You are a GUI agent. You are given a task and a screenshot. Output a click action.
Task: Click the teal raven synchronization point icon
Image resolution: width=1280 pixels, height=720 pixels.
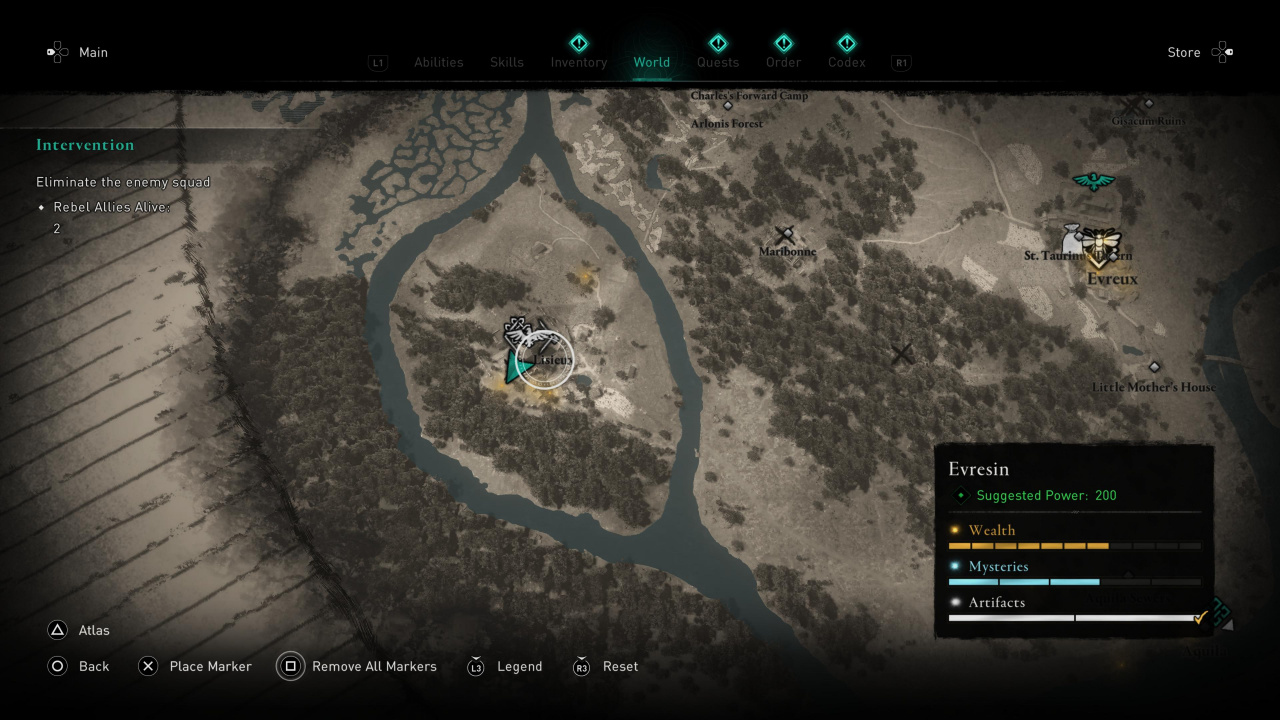pyautogui.click(x=1093, y=181)
